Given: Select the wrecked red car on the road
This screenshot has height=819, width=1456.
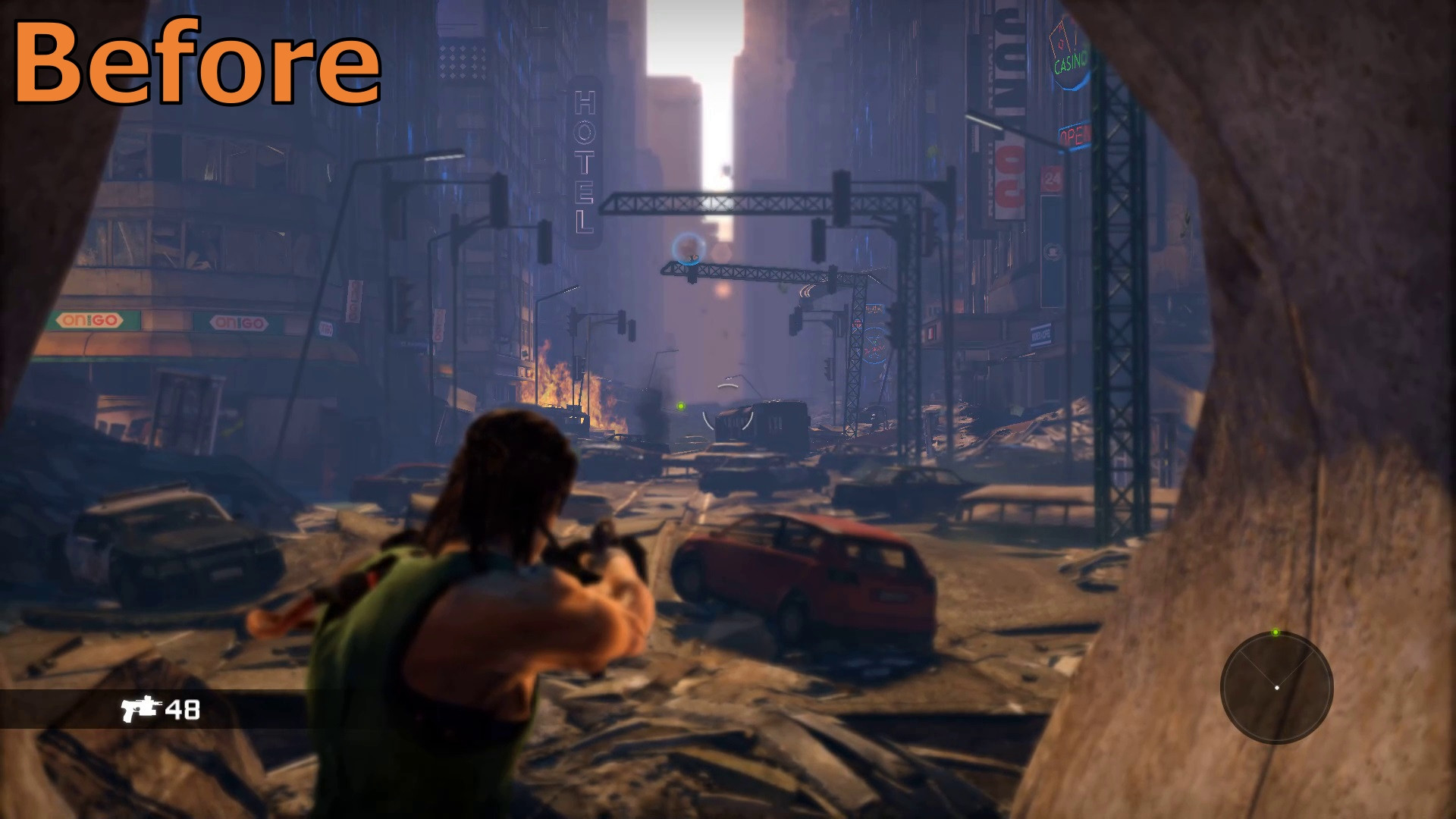Looking at the screenshot, I should (800, 573).
